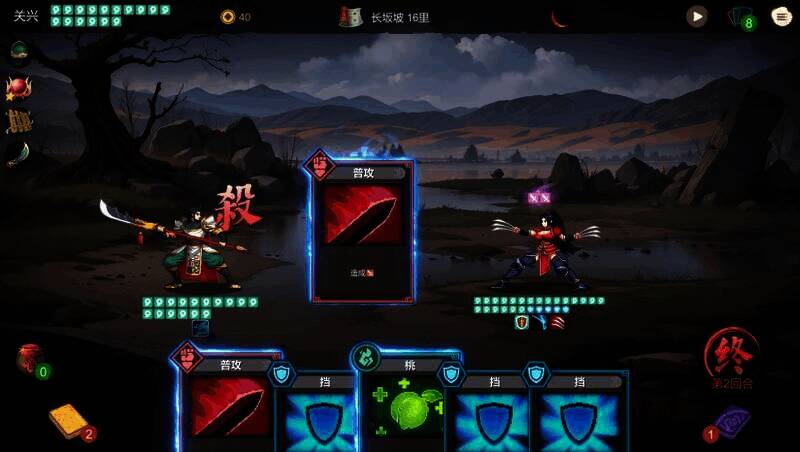Open the 长坂坡 map scroll icon
The height and width of the screenshot is (452, 800).
pos(350,17)
